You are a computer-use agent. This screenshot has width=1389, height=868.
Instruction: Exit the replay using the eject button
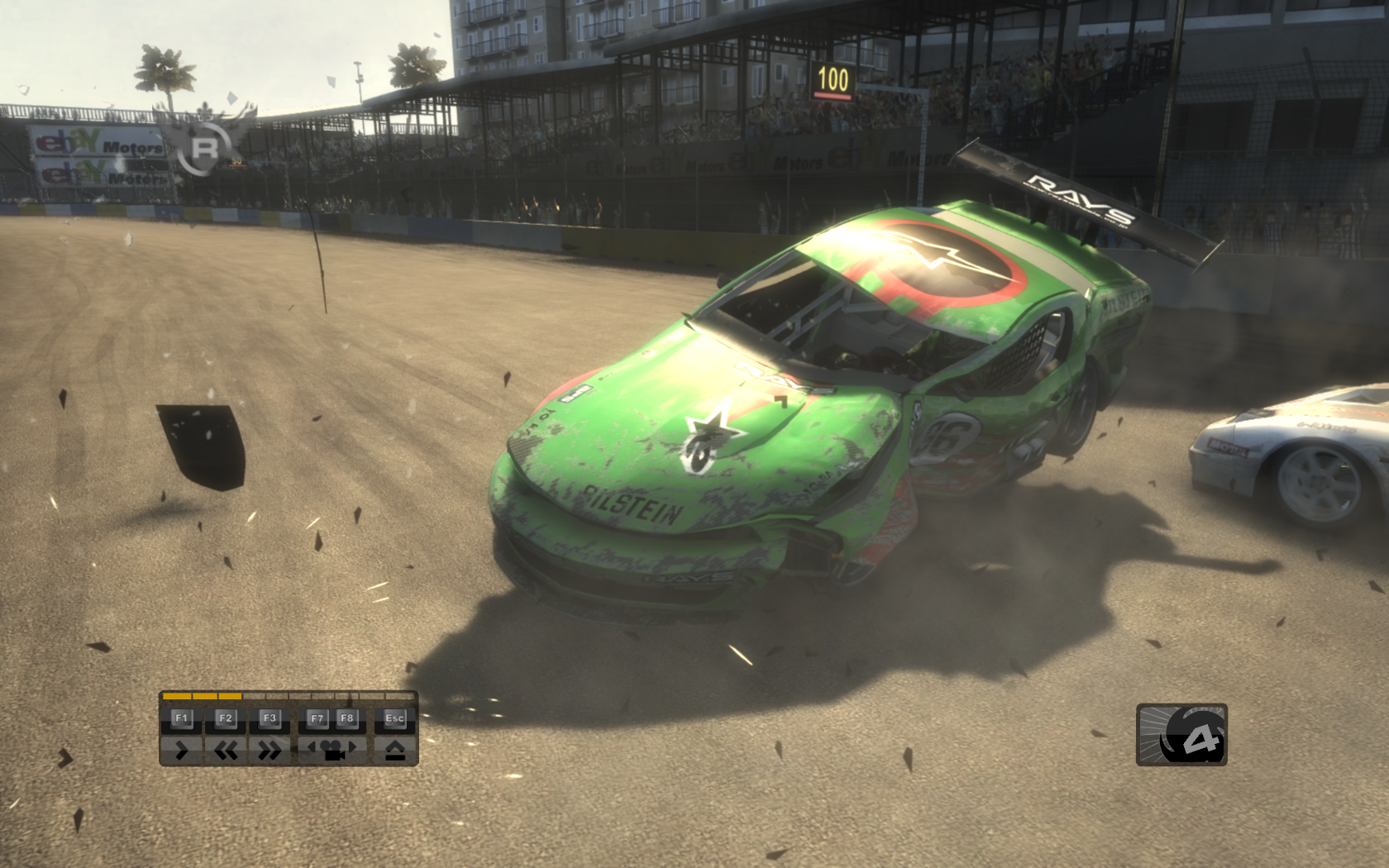point(395,751)
